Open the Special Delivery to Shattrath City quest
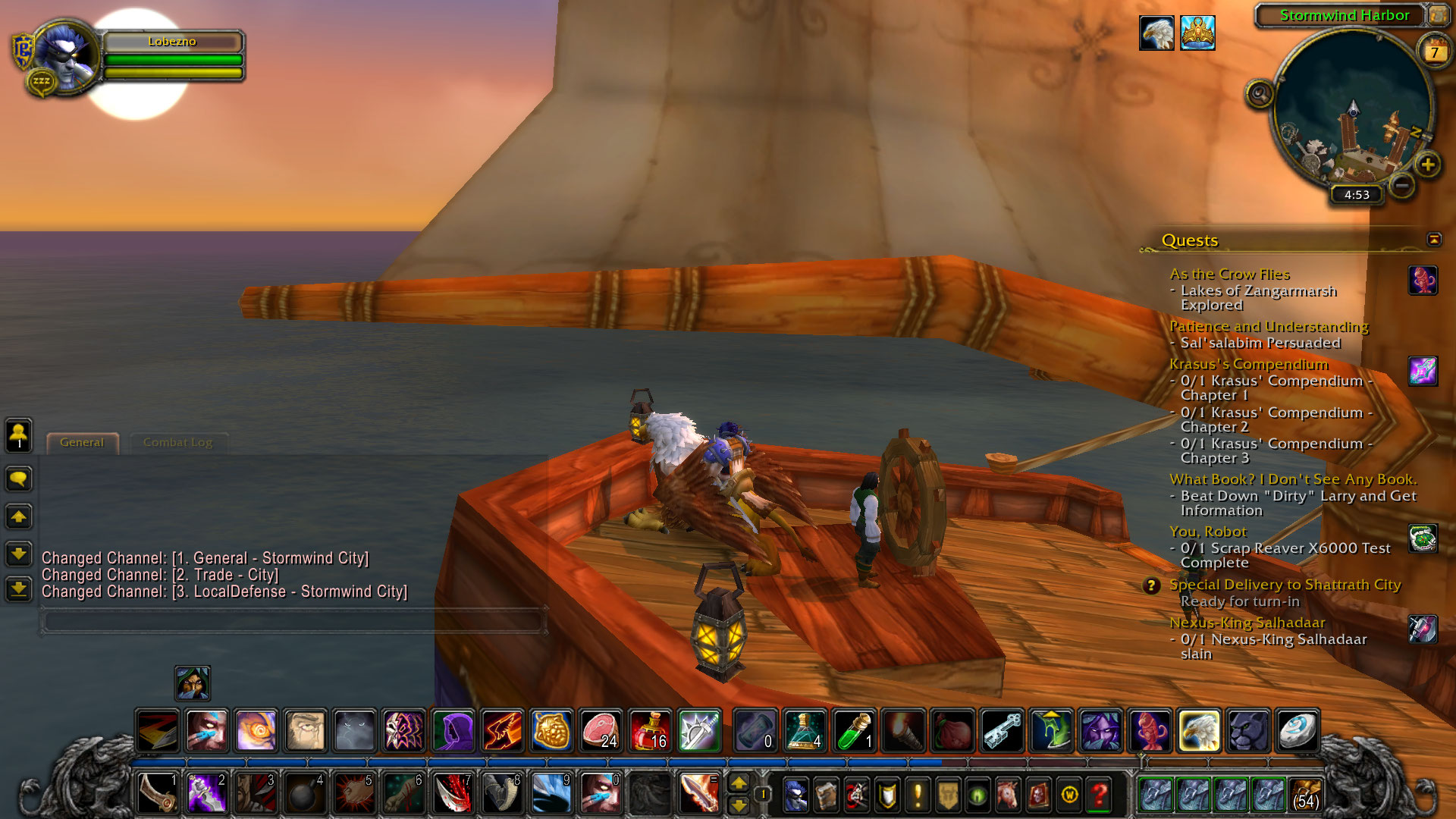The image size is (1456, 819). 1285,585
